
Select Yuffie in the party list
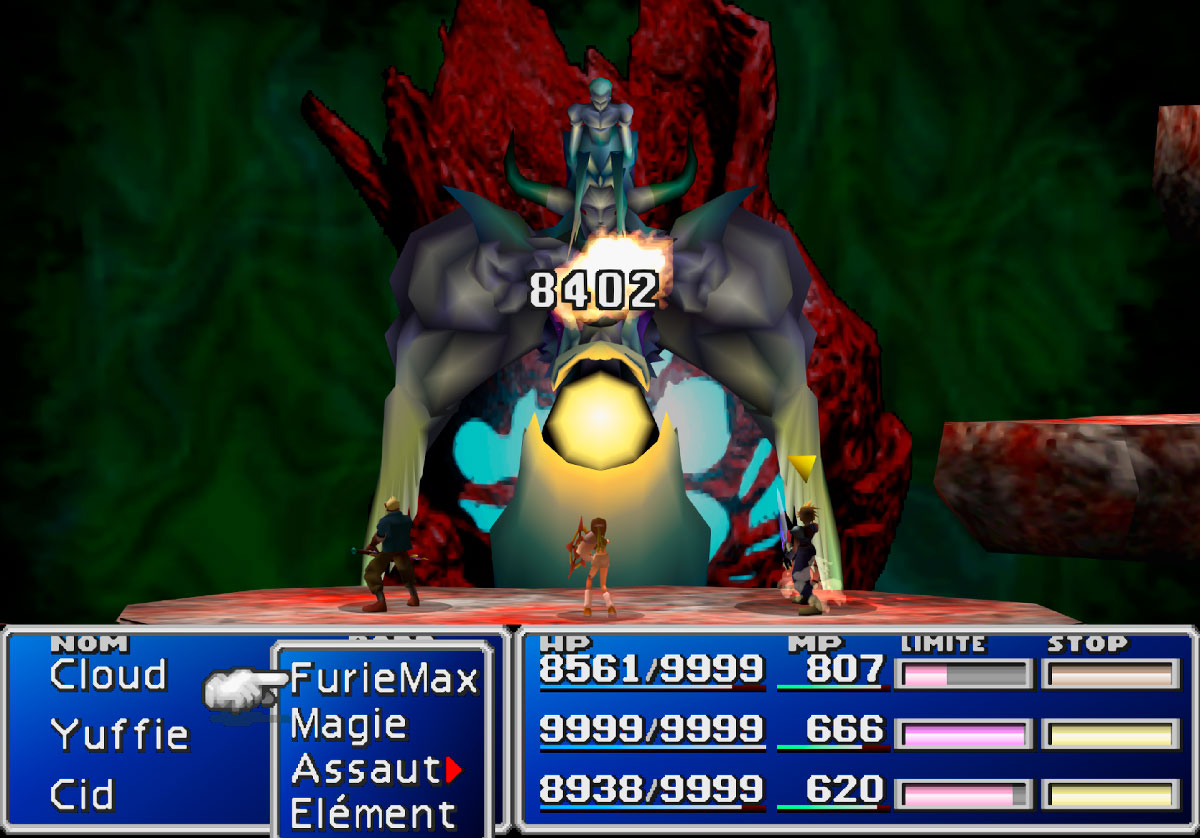tap(120, 735)
